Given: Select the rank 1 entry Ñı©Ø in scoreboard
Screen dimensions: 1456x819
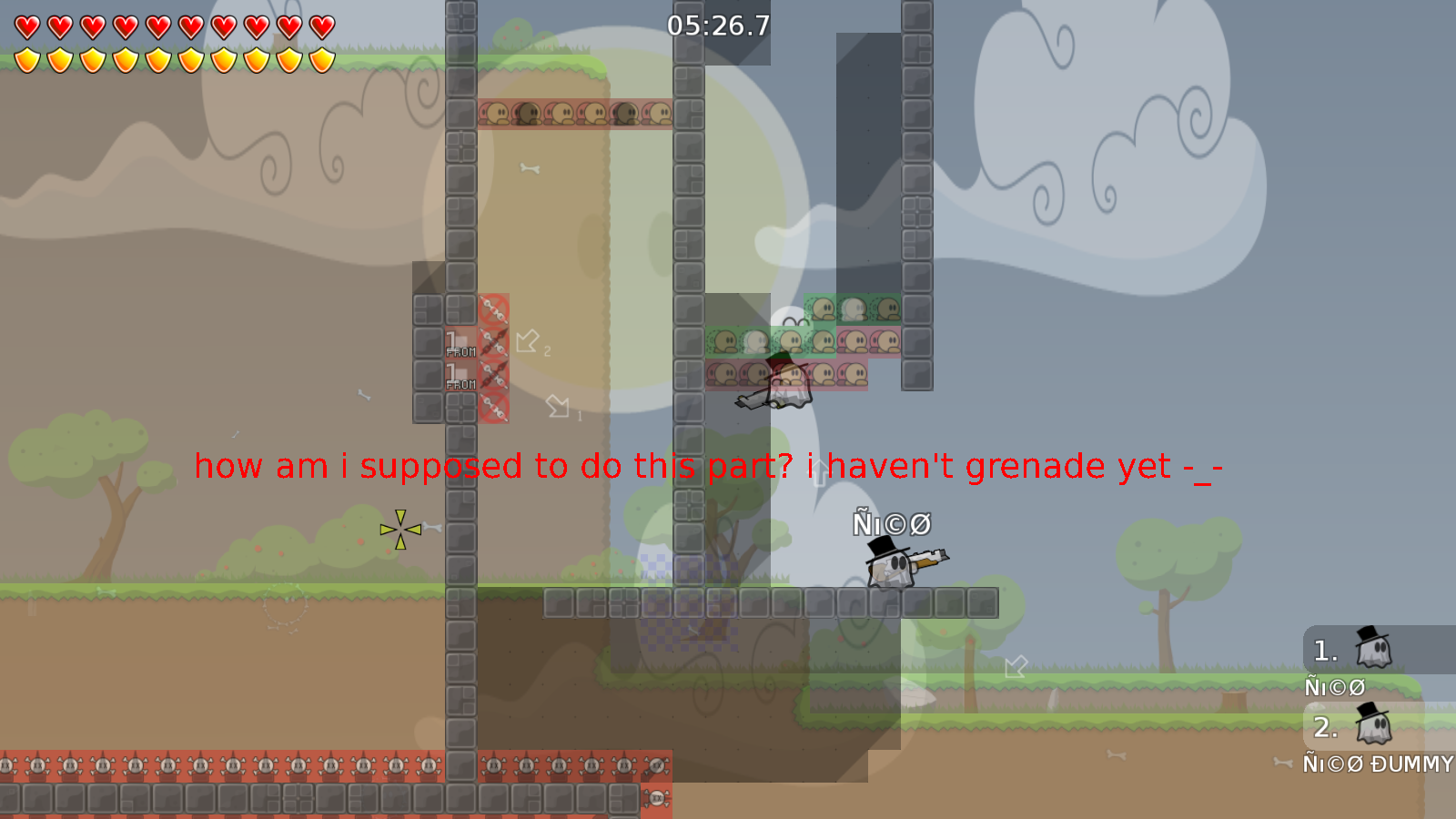Looking at the screenshot, I should (x=1334, y=686).
